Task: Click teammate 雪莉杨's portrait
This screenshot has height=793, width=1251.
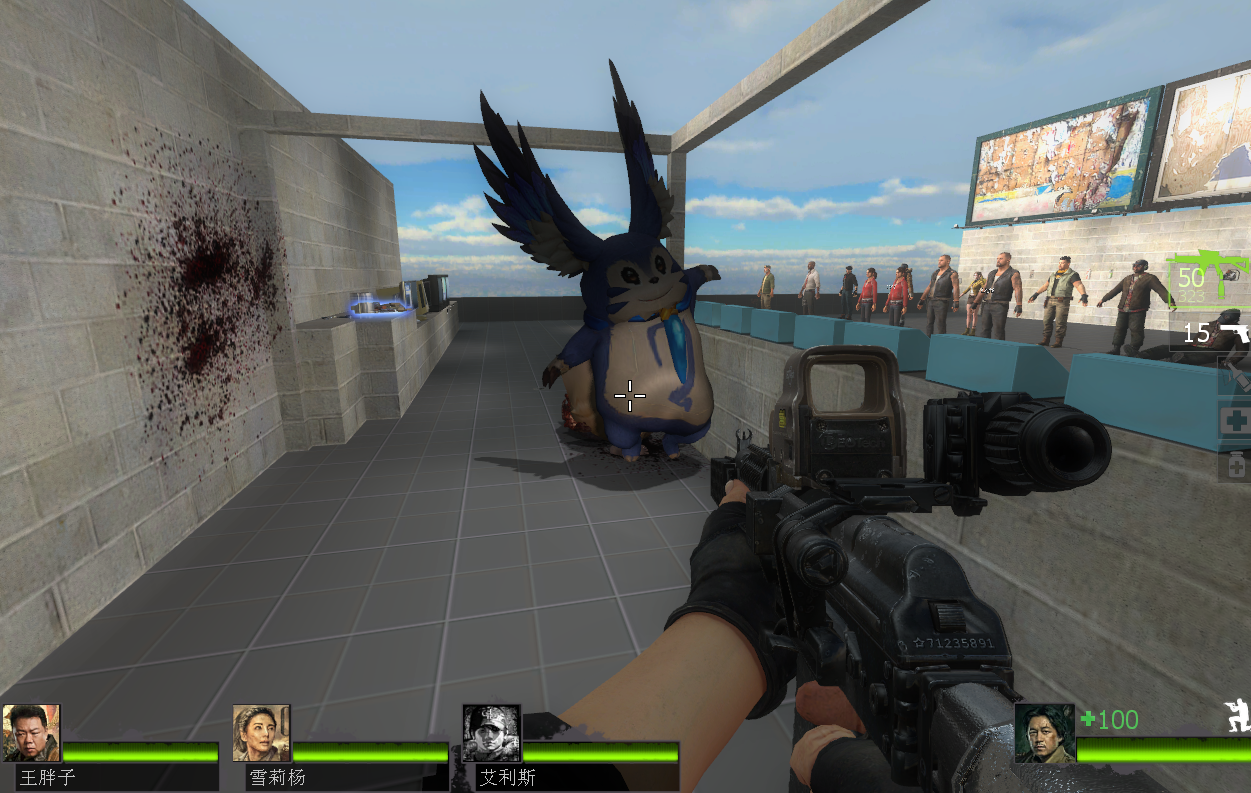Action: pos(261,733)
